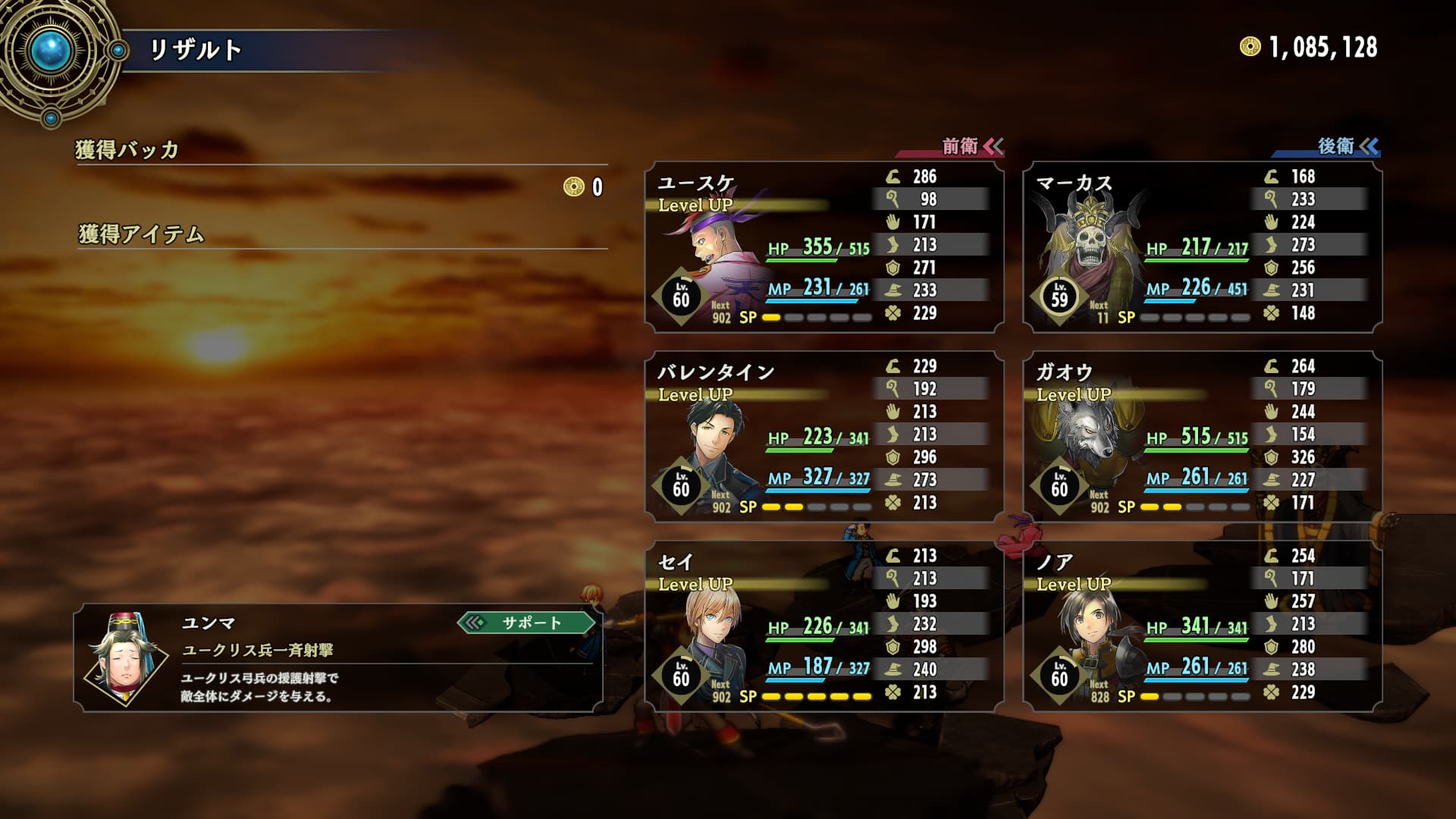Choose the マーカス character panel
The image size is (1456, 819).
coord(1202,247)
